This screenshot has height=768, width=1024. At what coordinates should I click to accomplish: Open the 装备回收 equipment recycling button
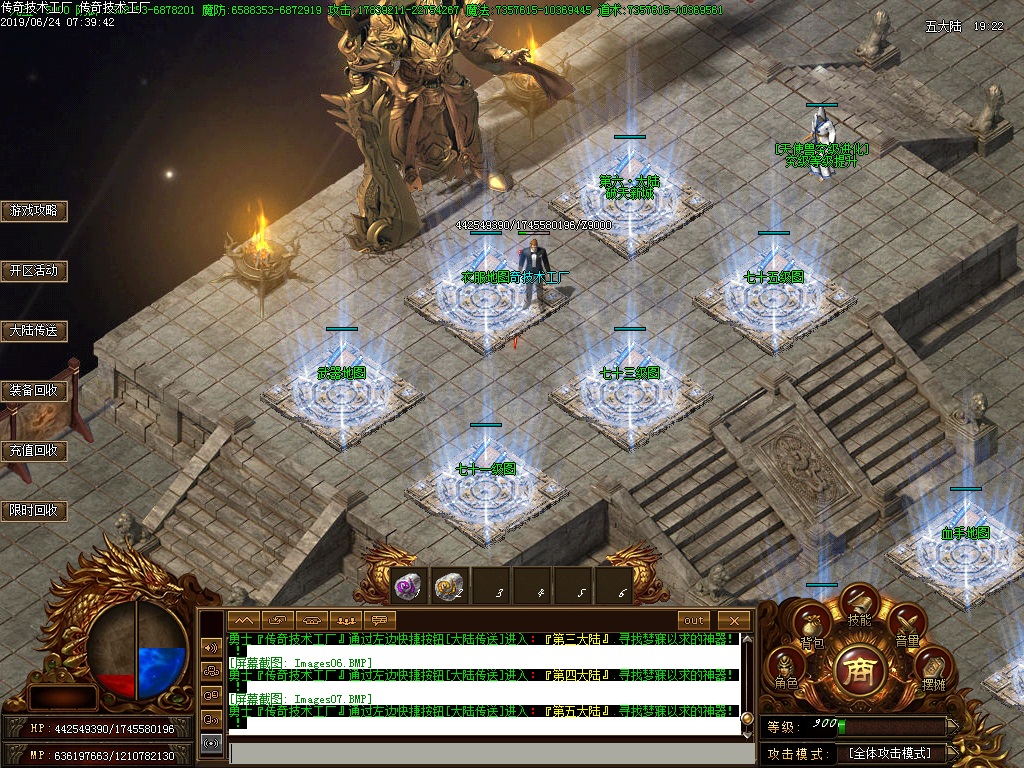[x=34, y=391]
